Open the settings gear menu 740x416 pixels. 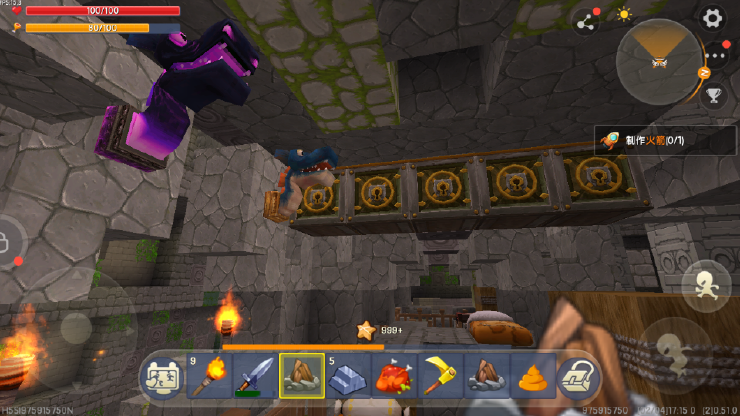tap(711, 17)
